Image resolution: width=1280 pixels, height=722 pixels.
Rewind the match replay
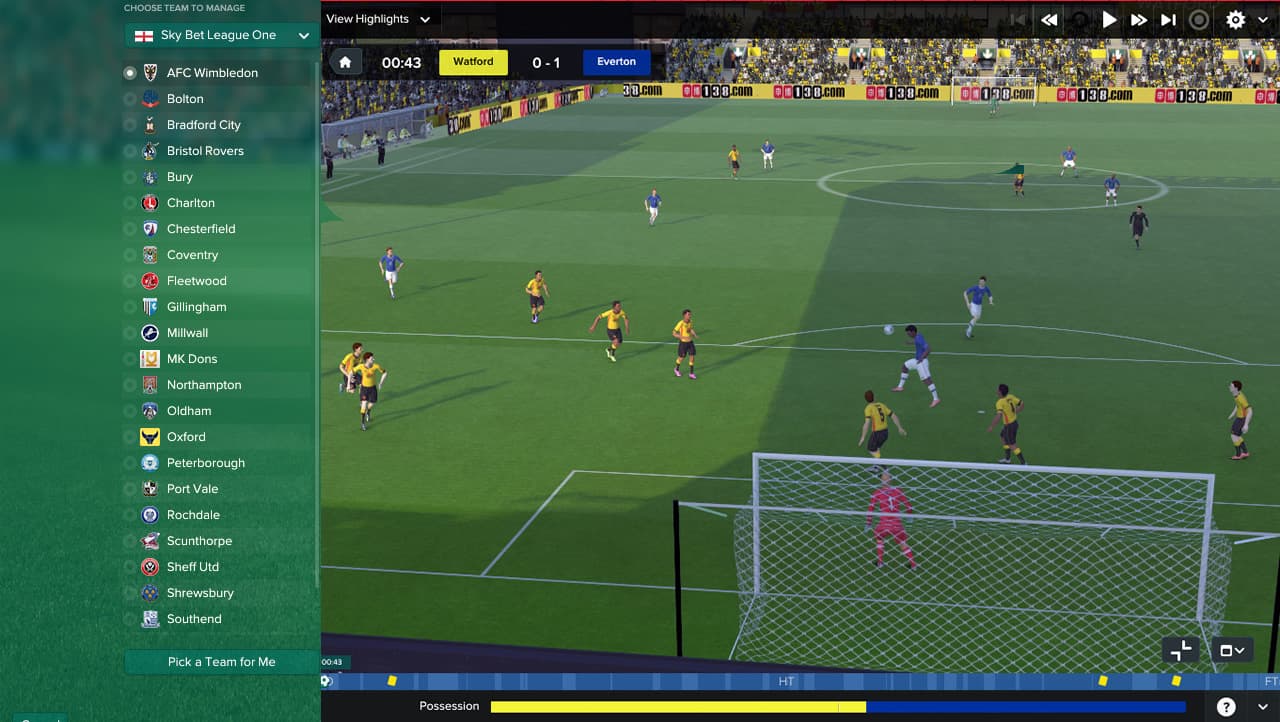click(x=1049, y=19)
